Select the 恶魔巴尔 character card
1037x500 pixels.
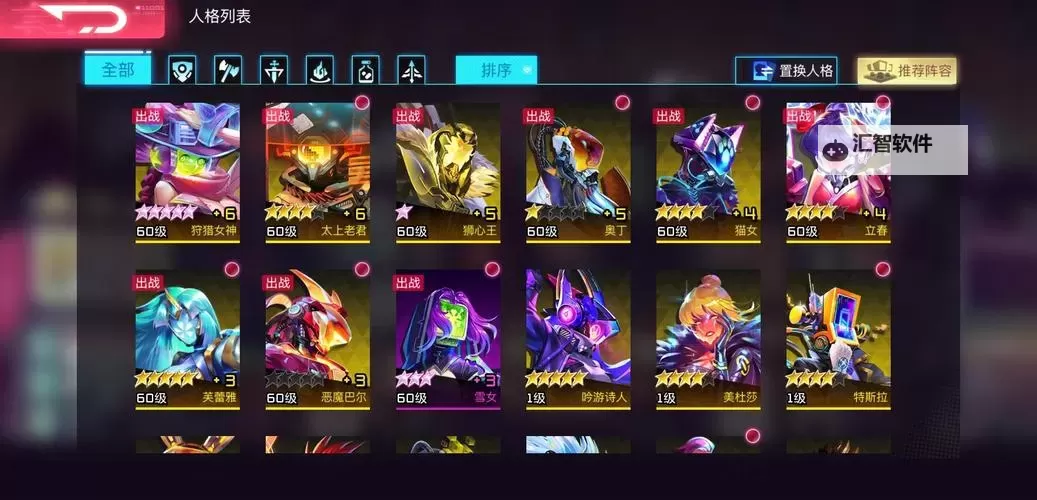click(318, 337)
